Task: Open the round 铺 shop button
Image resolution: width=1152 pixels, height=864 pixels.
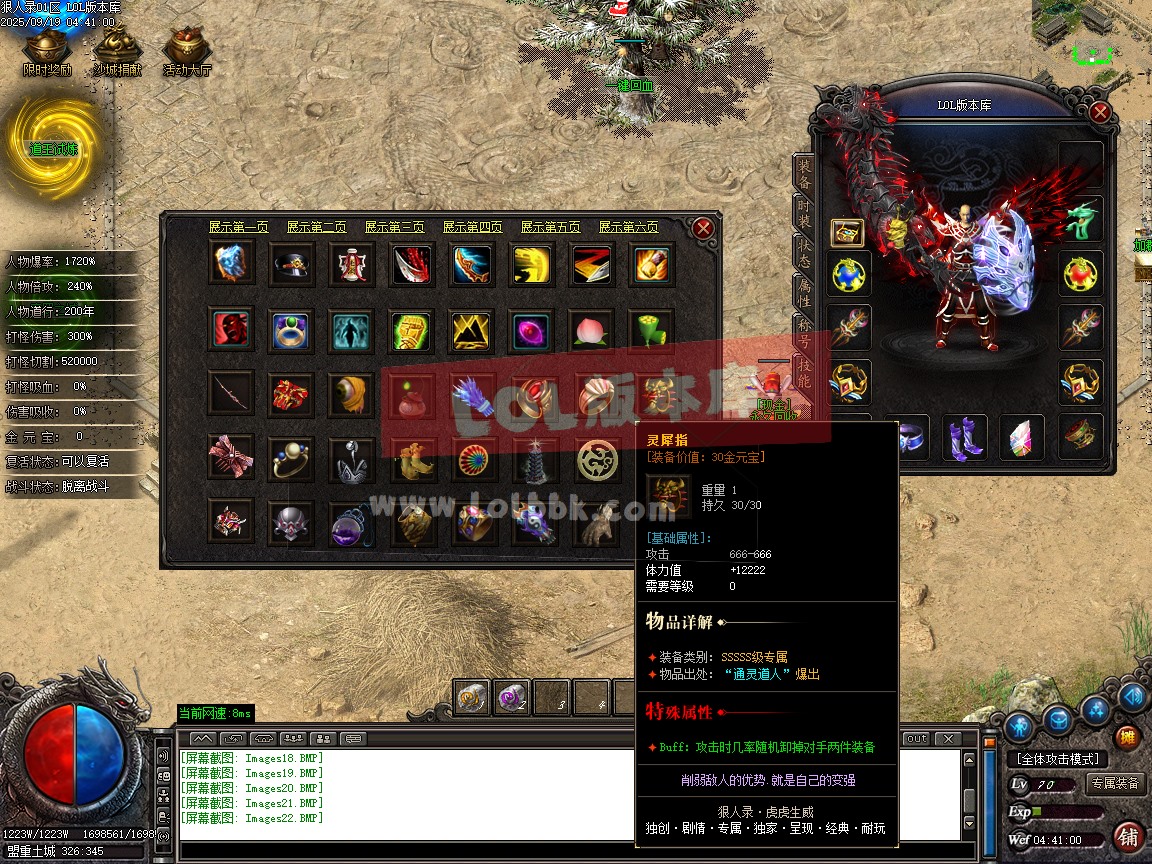Action: [1128, 836]
